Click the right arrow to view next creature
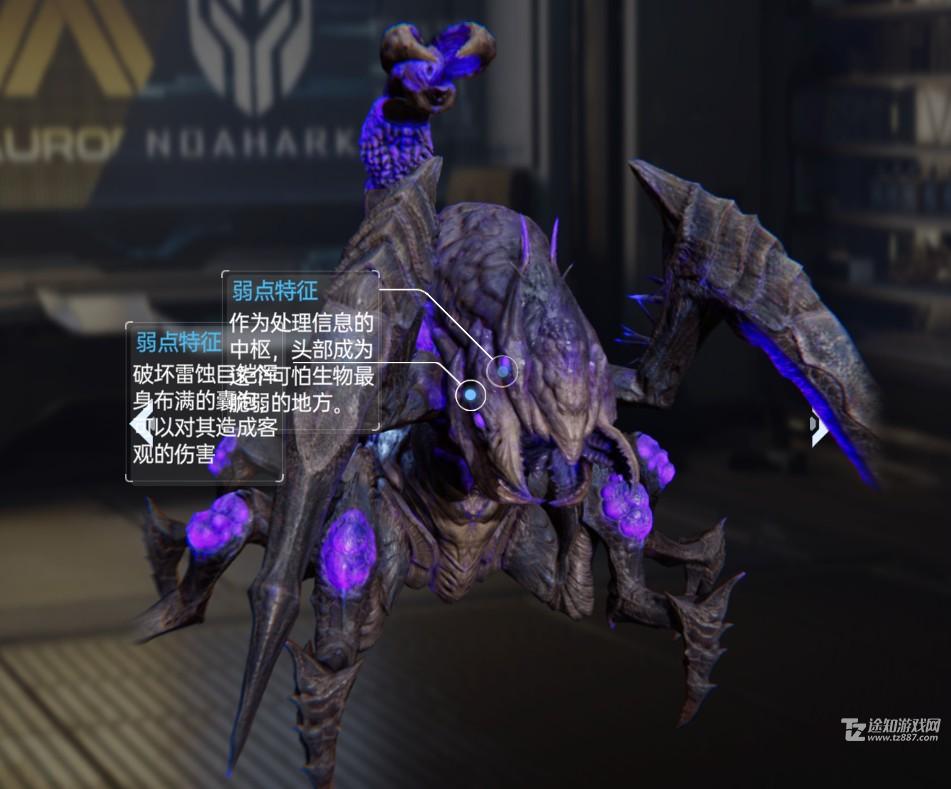 click(819, 428)
